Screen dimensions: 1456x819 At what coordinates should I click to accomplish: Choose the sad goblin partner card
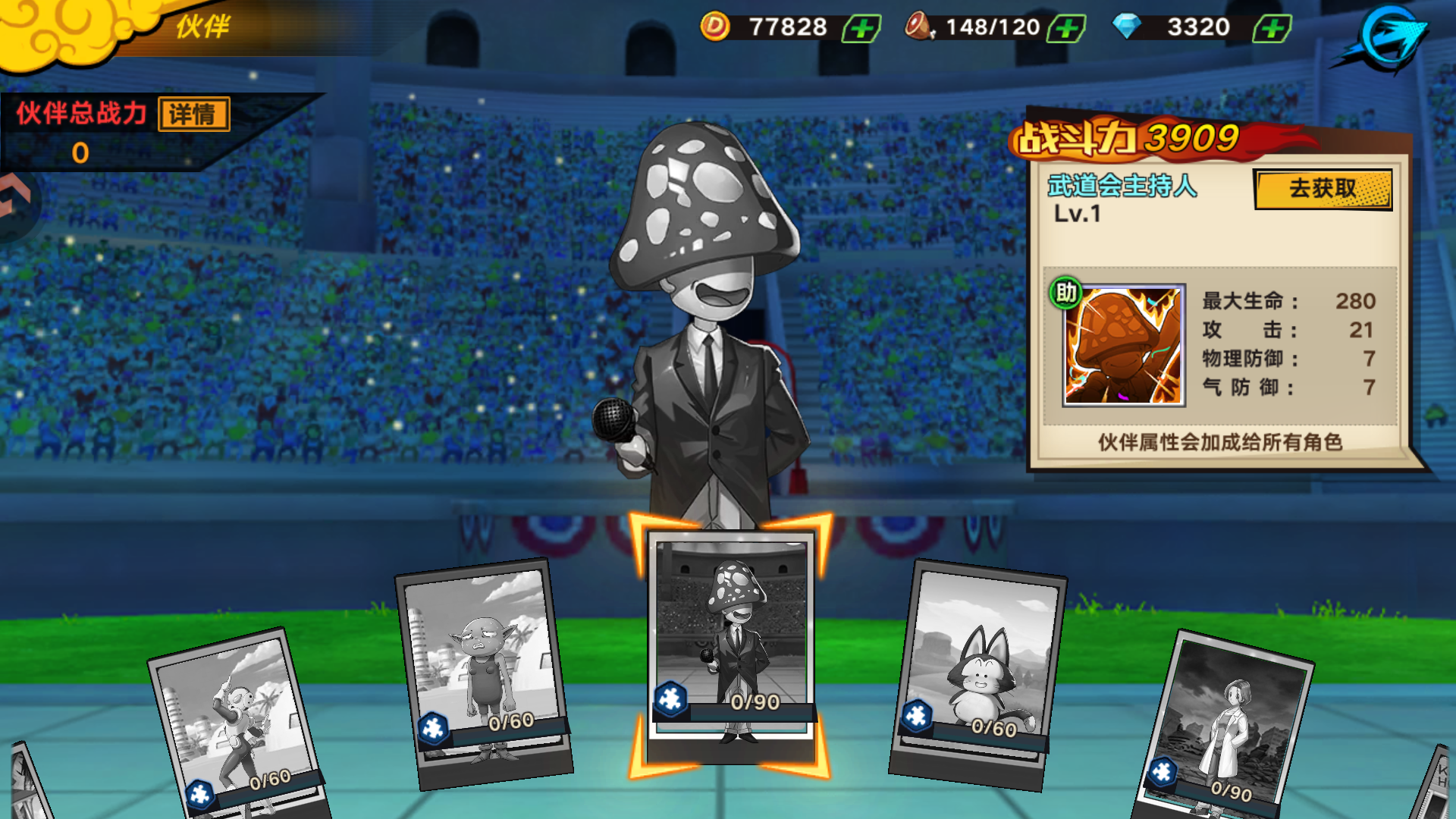(x=484, y=671)
